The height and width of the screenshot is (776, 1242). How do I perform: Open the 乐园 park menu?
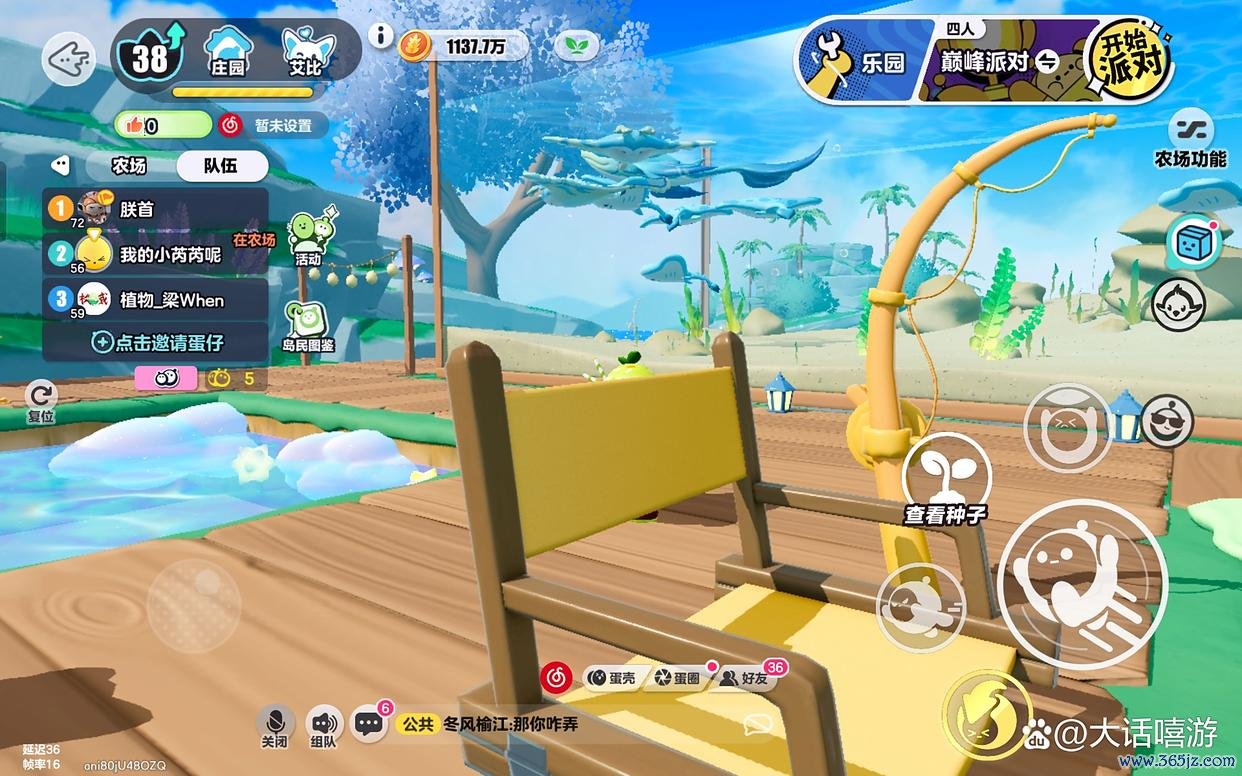click(x=866, y=62)
